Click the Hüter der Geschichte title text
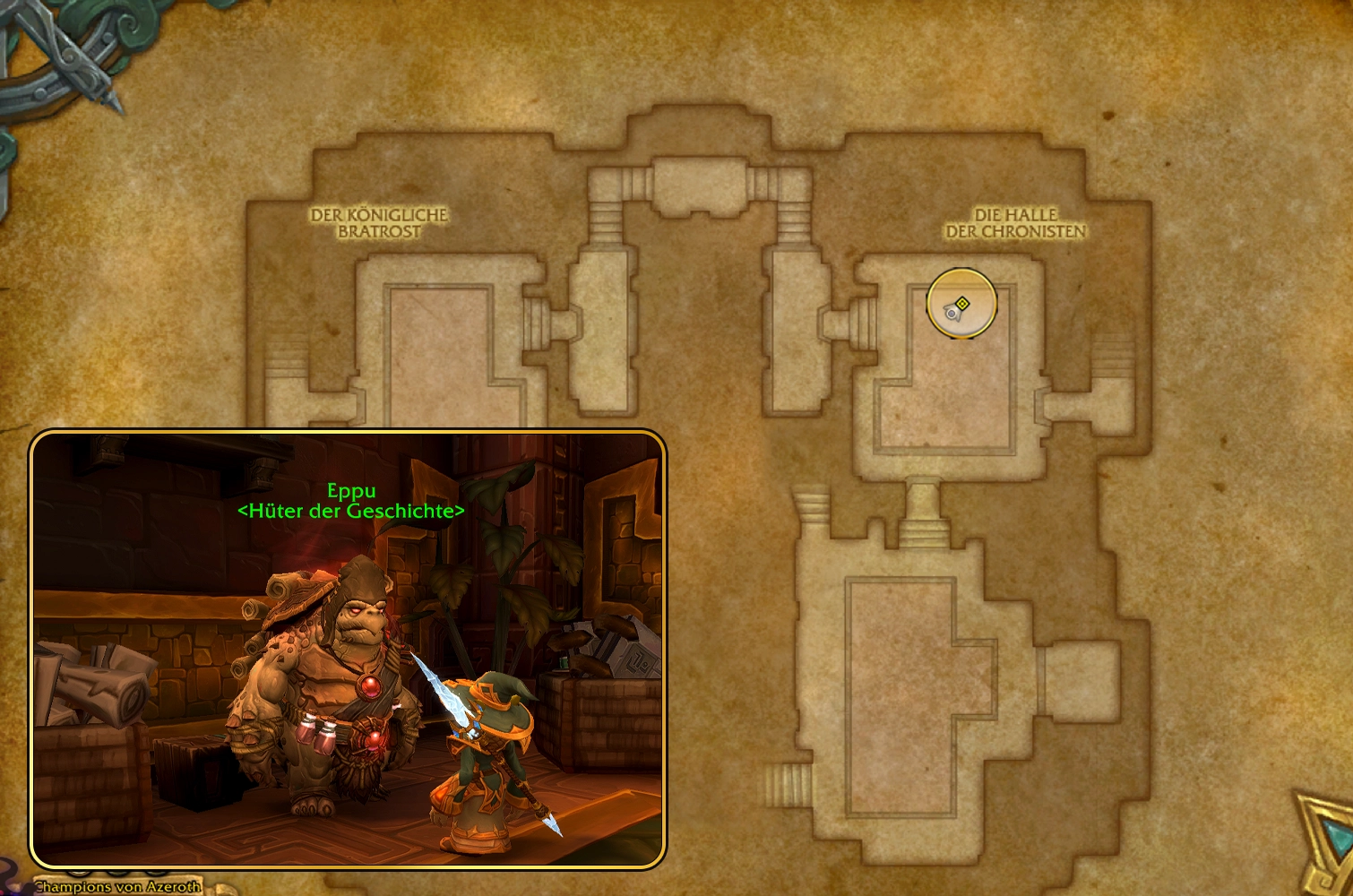Image resolution: width=1353 pixels, height=896 pixels. coord(352,512)
